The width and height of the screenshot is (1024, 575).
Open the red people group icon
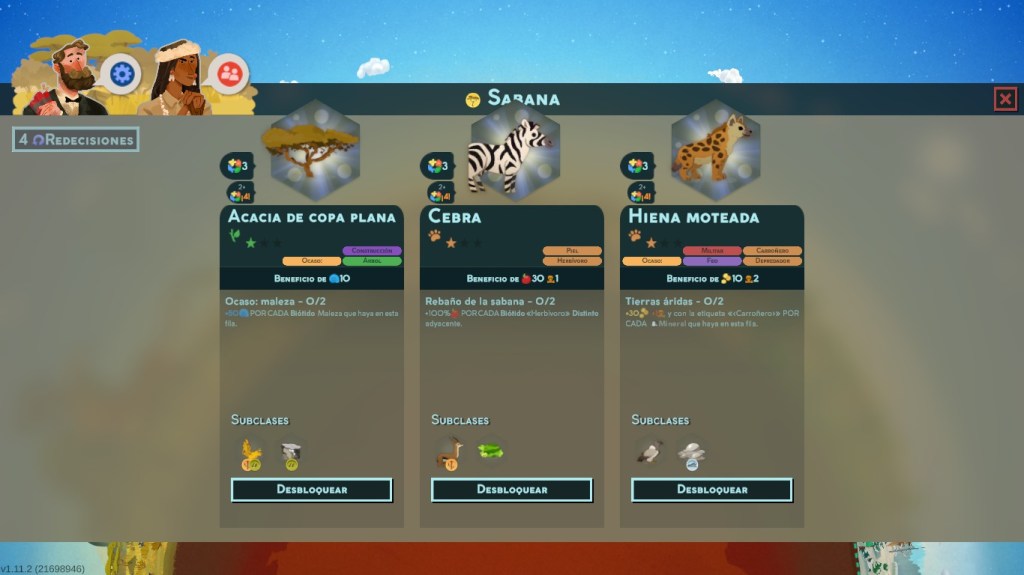pos(229,72)
